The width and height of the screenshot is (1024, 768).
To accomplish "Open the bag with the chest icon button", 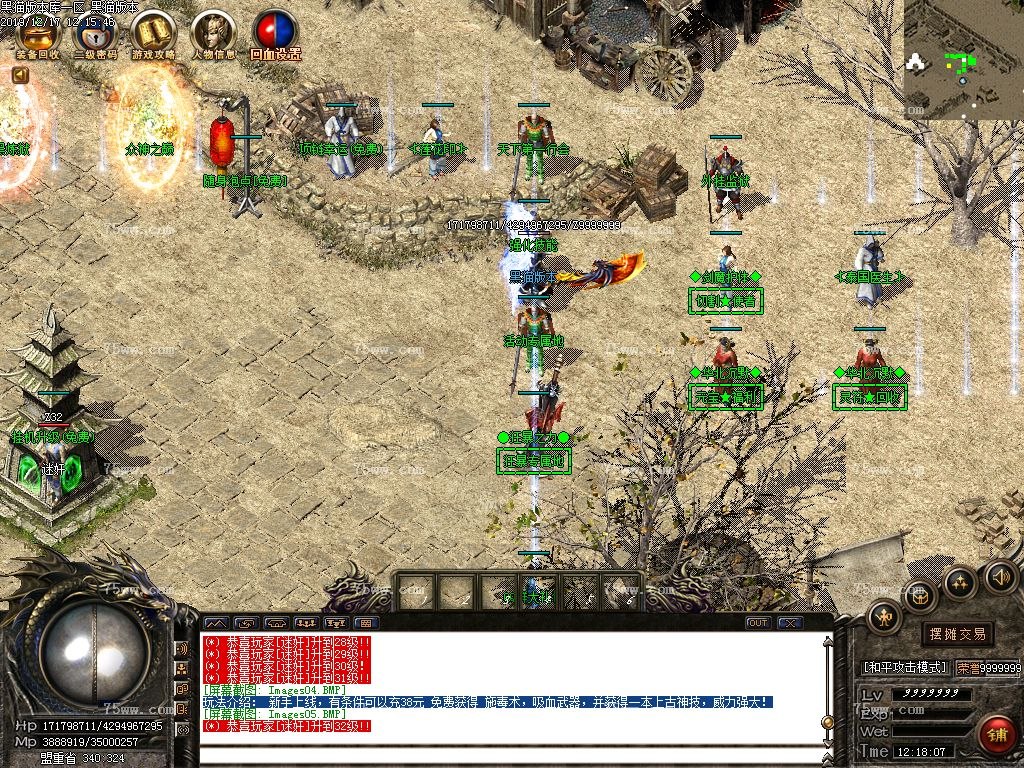I will 921,597.
